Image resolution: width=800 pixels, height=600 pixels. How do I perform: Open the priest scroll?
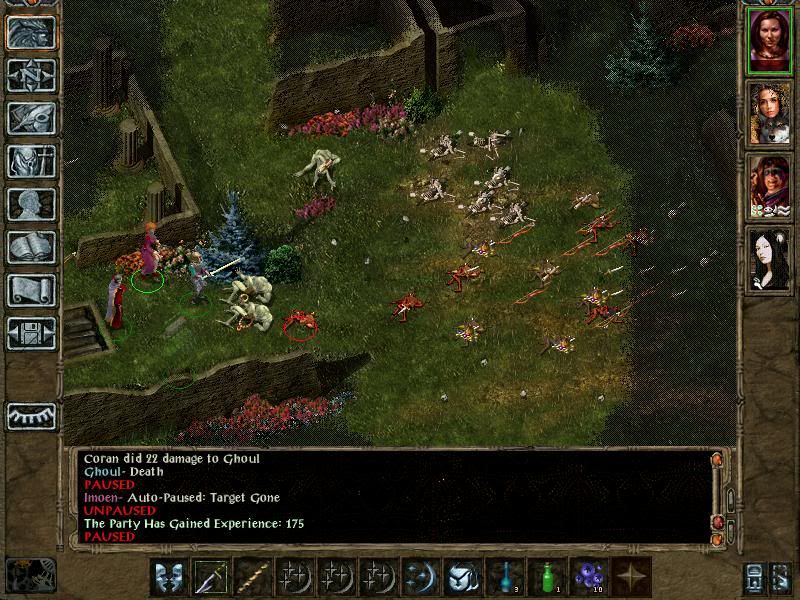(x=31, y=290)
